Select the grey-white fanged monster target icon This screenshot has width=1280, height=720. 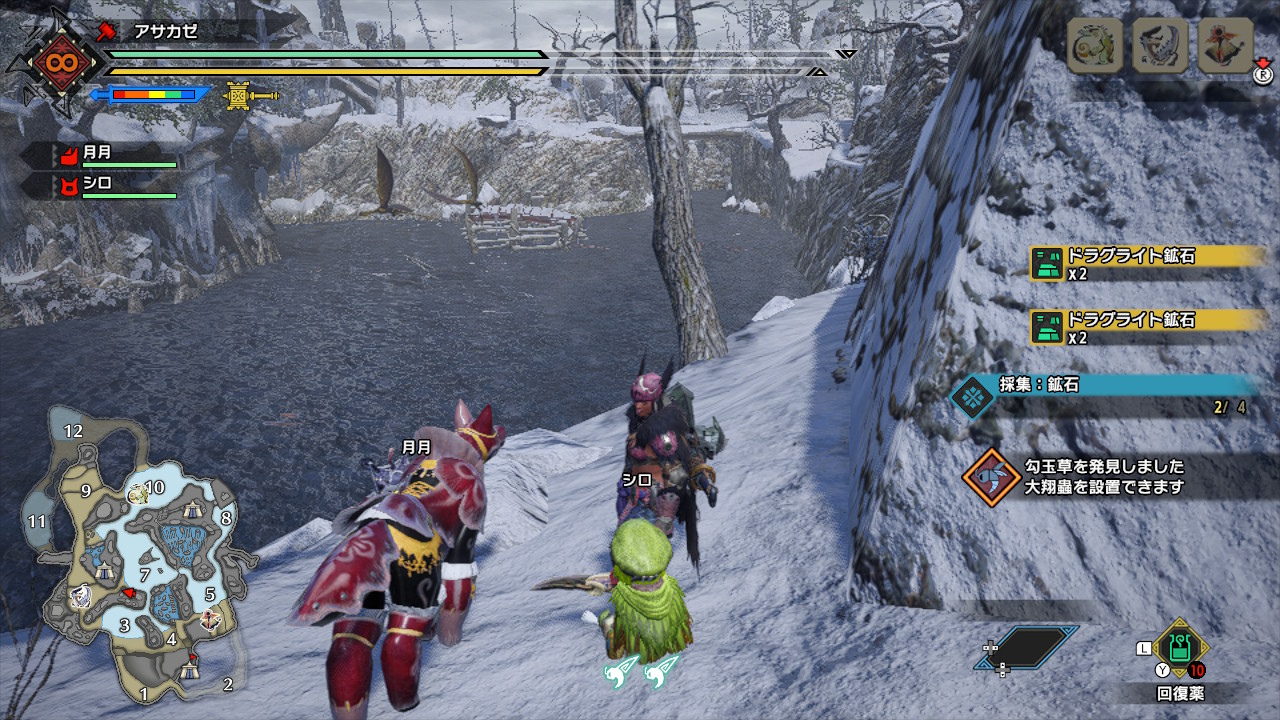(x=1160, y=45)
